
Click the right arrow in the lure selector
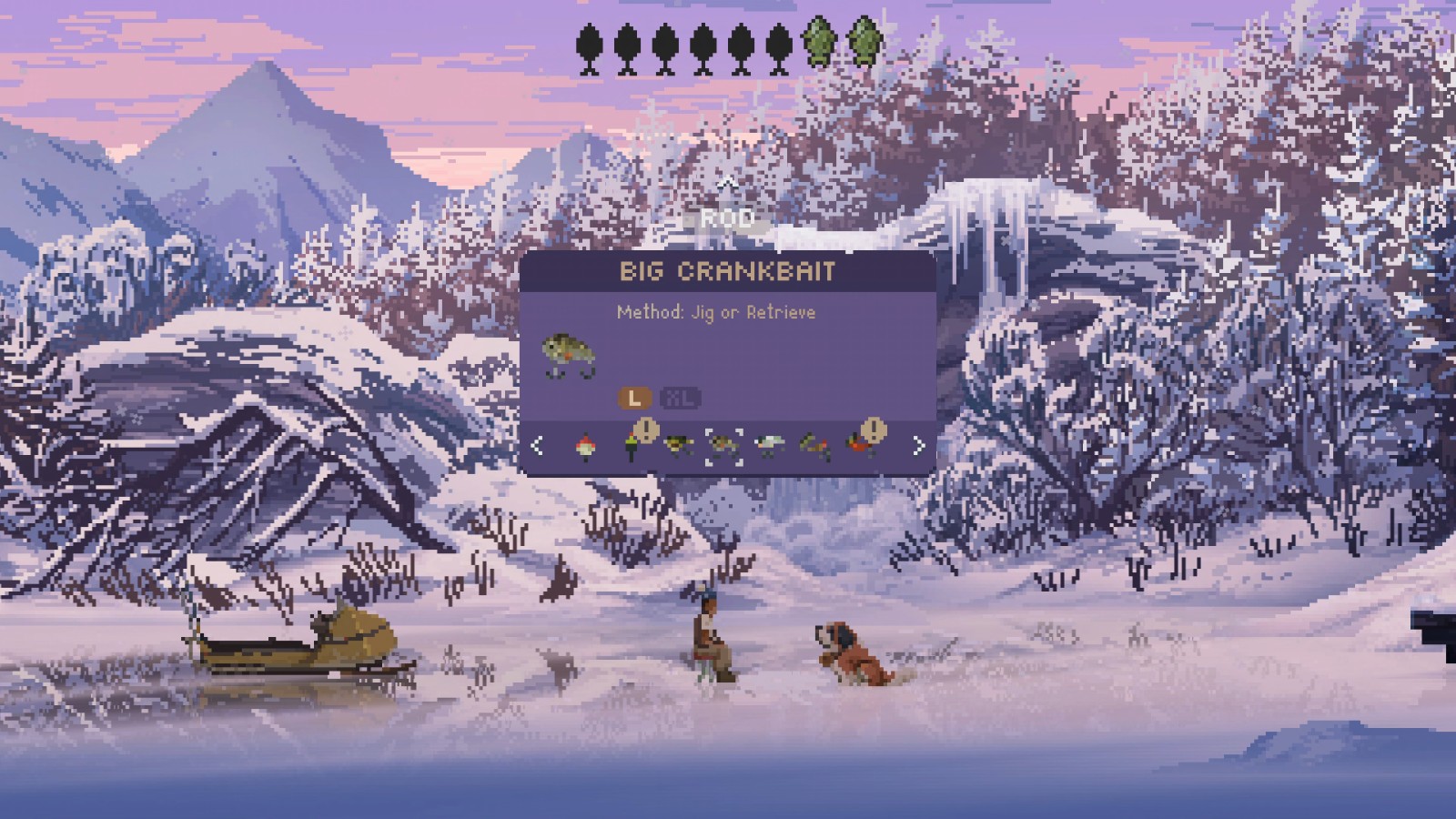pyautogui.click(x=918, y=445)
